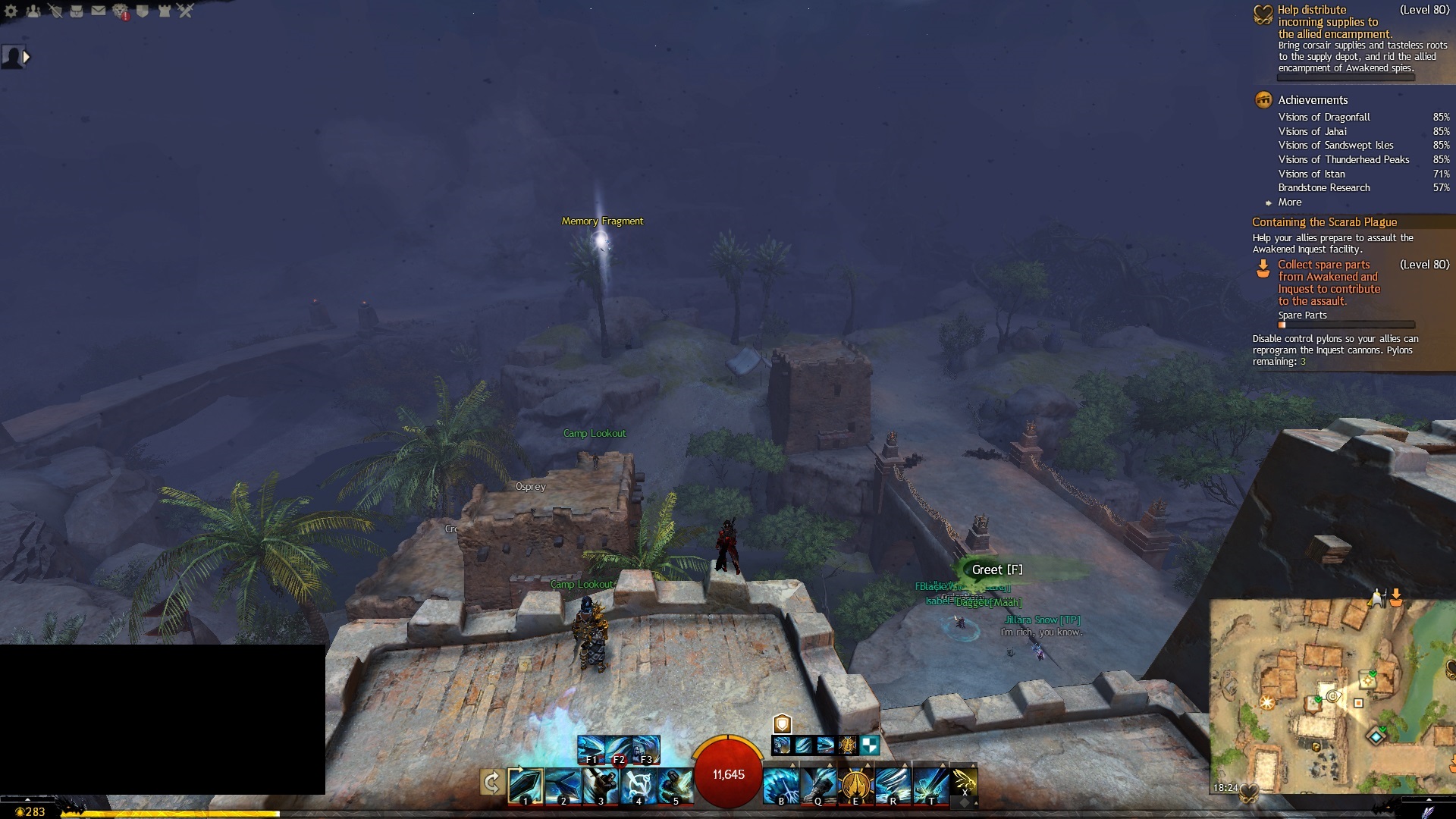Select Visions of Dragonfall achievement entry
1456x819 pixels.
(1324, 118)
